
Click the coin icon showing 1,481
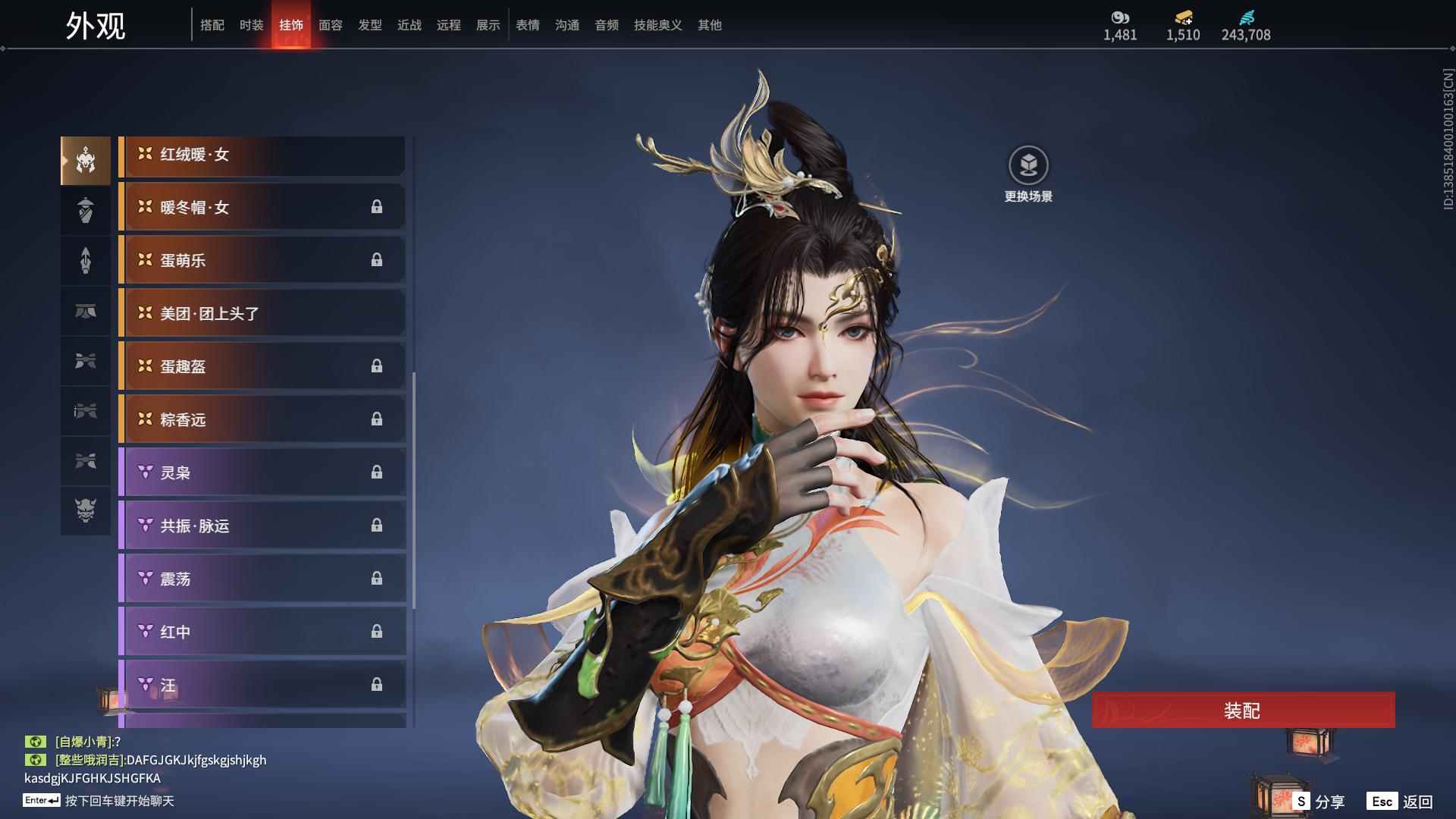coord(1119,18)
